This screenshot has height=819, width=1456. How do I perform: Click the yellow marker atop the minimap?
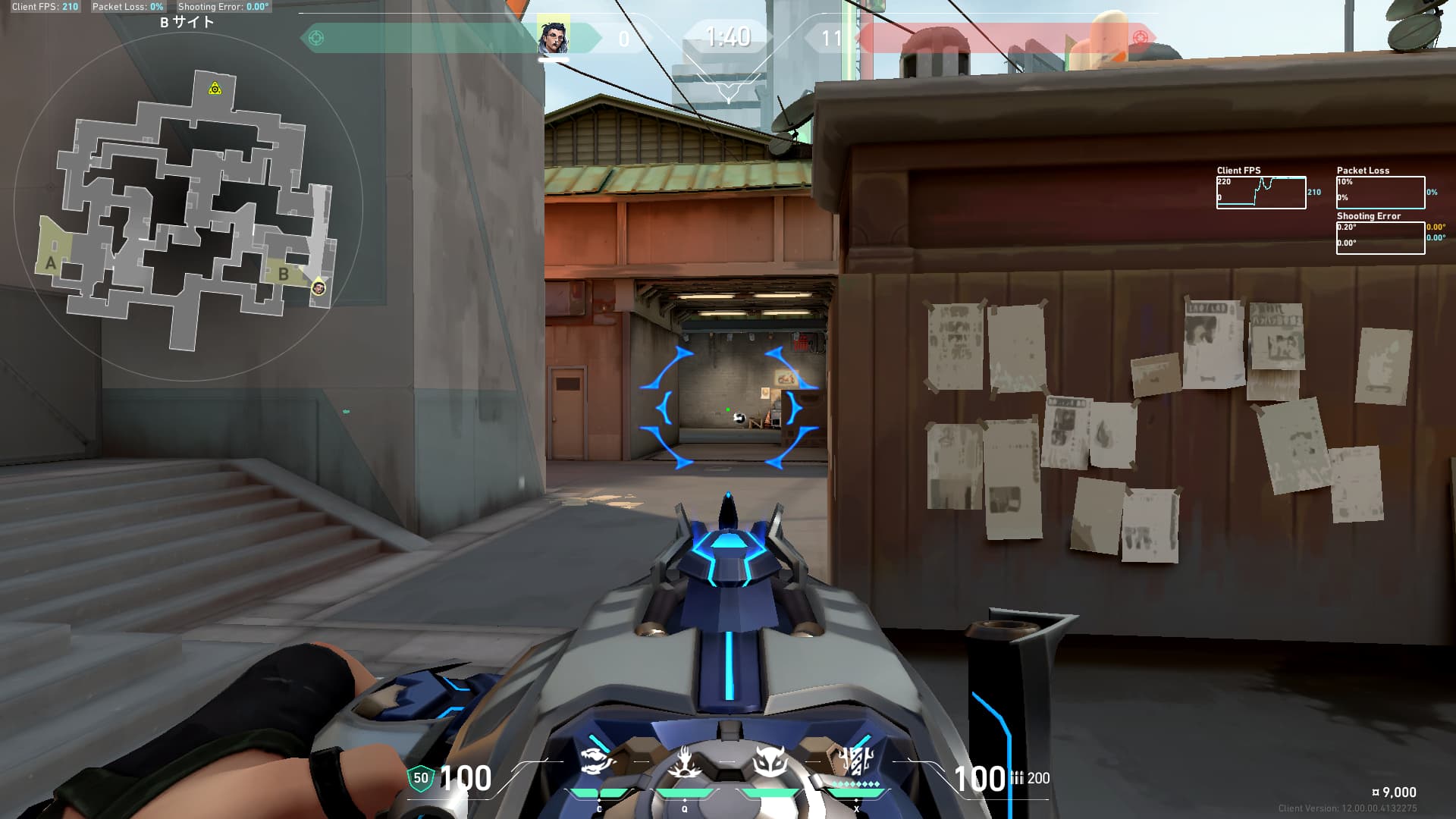[215, 89]
